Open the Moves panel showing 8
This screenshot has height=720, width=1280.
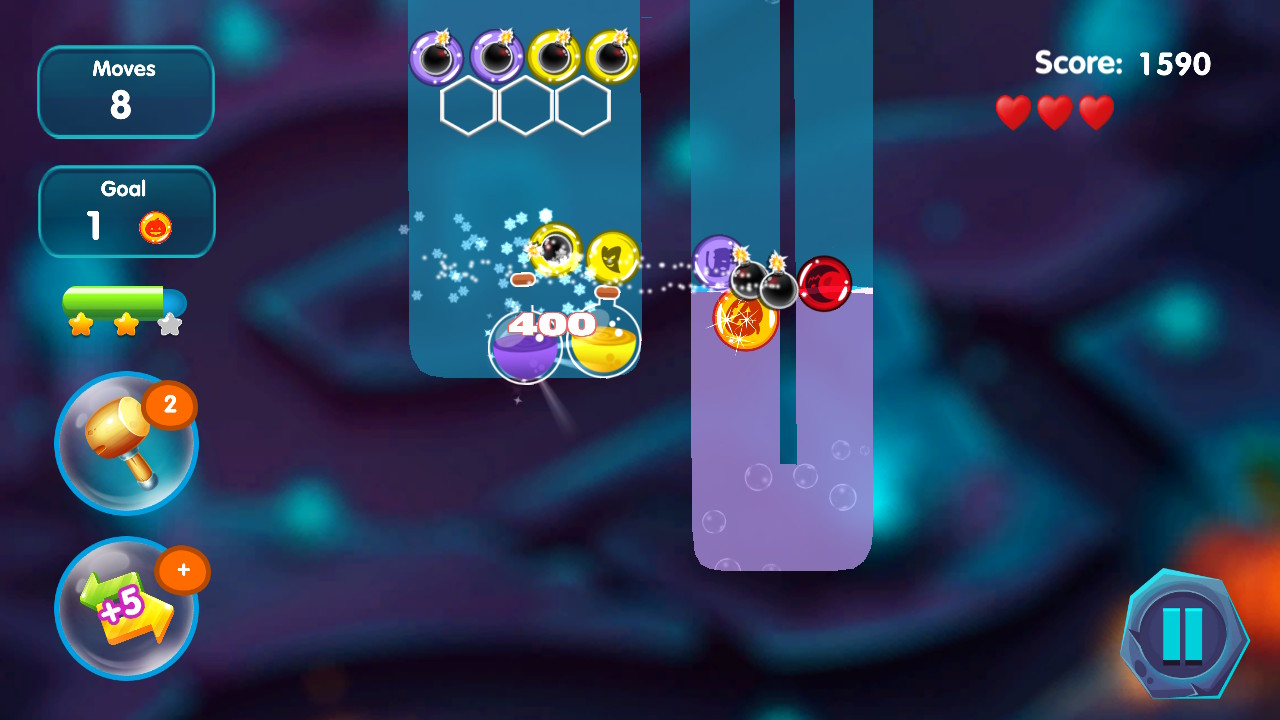tap(126, 91)
